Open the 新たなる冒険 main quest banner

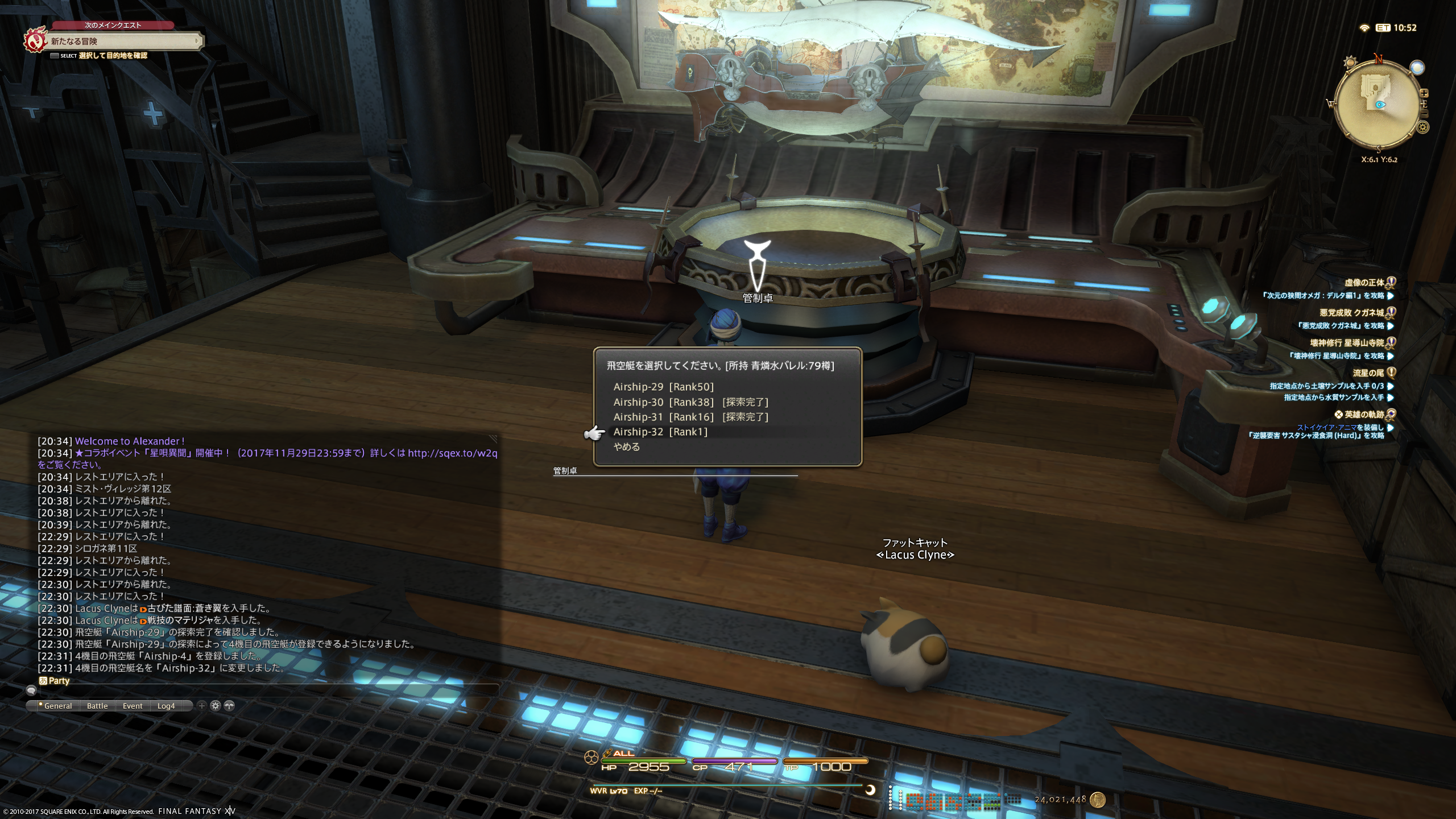[x=122, y=41]
